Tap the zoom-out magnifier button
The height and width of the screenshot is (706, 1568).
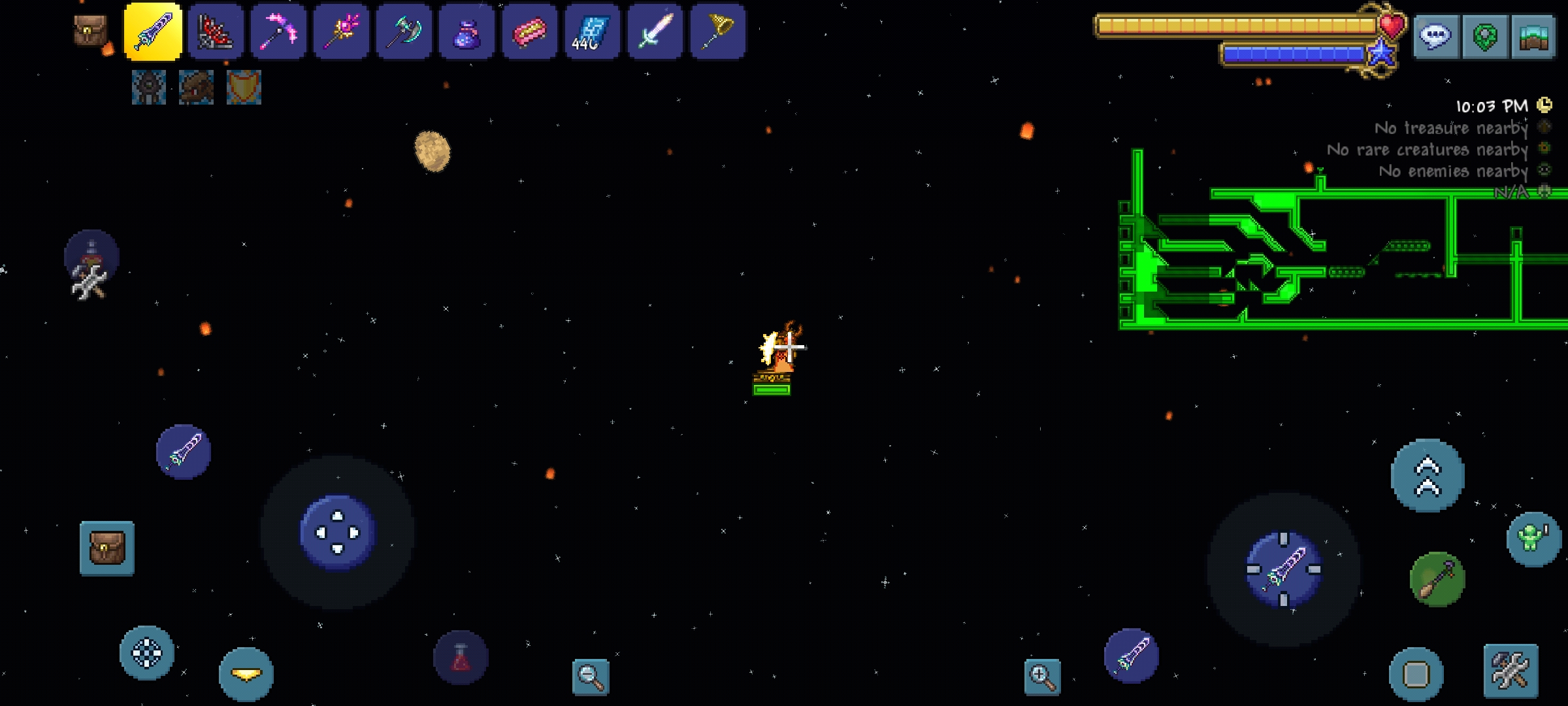click(x=591, y=677)
